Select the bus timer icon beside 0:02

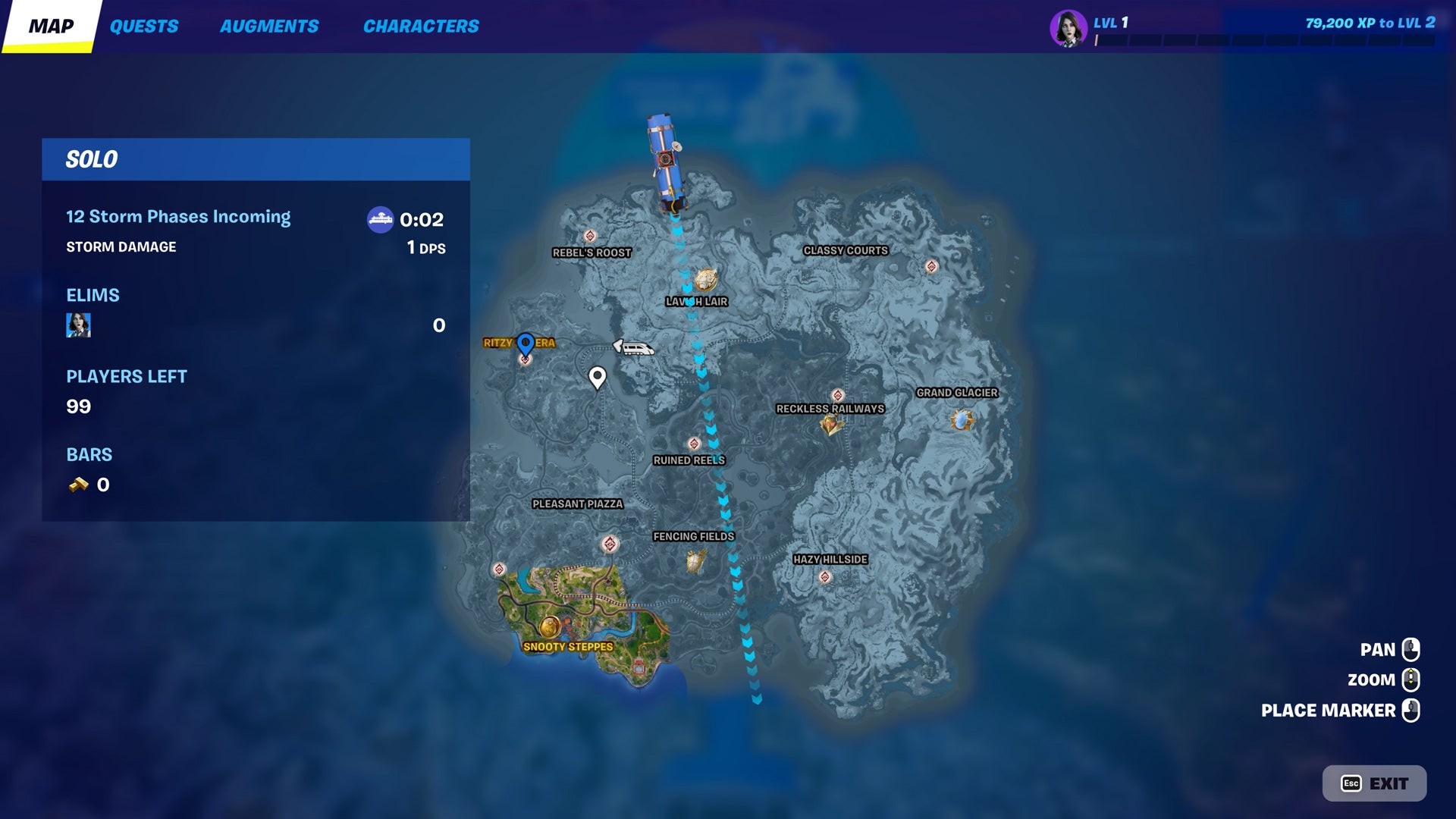pos(379,220)
